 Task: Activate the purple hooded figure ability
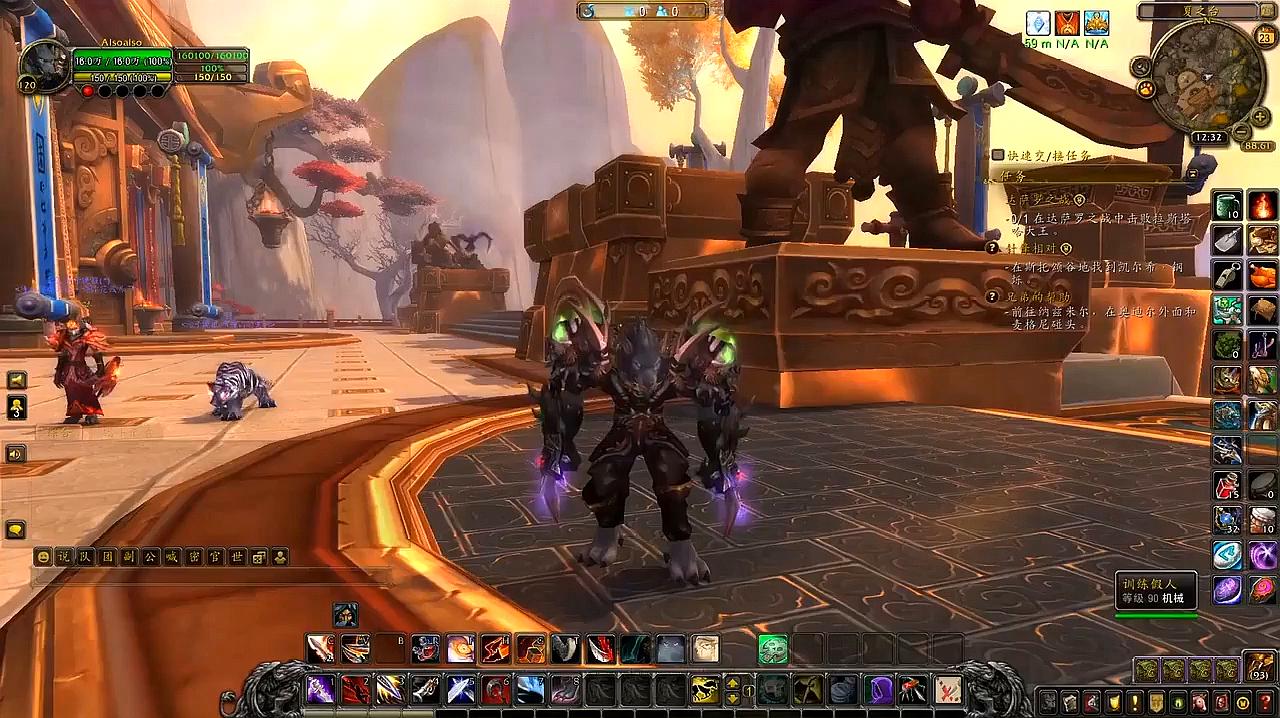pos(882,690)
